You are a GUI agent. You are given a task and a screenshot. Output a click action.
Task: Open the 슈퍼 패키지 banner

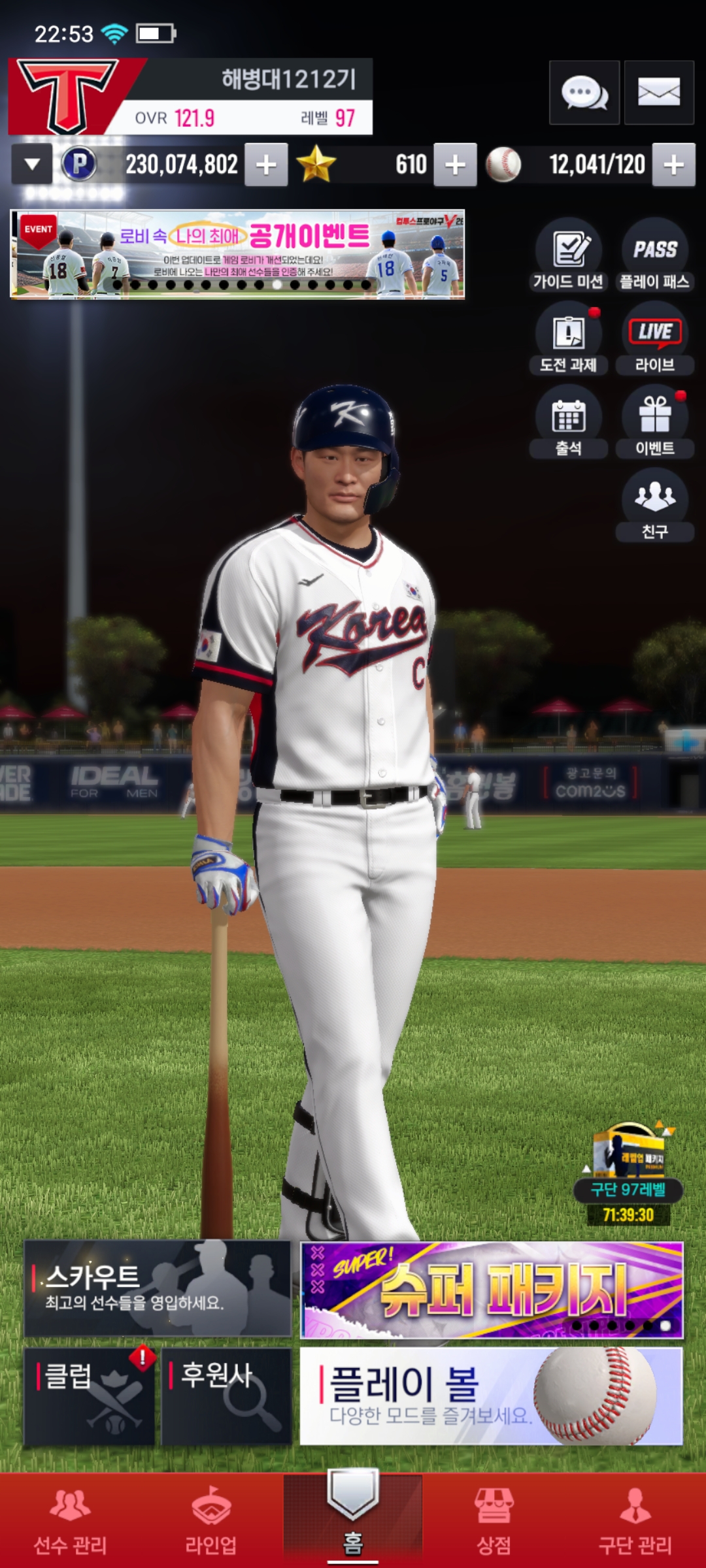click(492, 1290)
